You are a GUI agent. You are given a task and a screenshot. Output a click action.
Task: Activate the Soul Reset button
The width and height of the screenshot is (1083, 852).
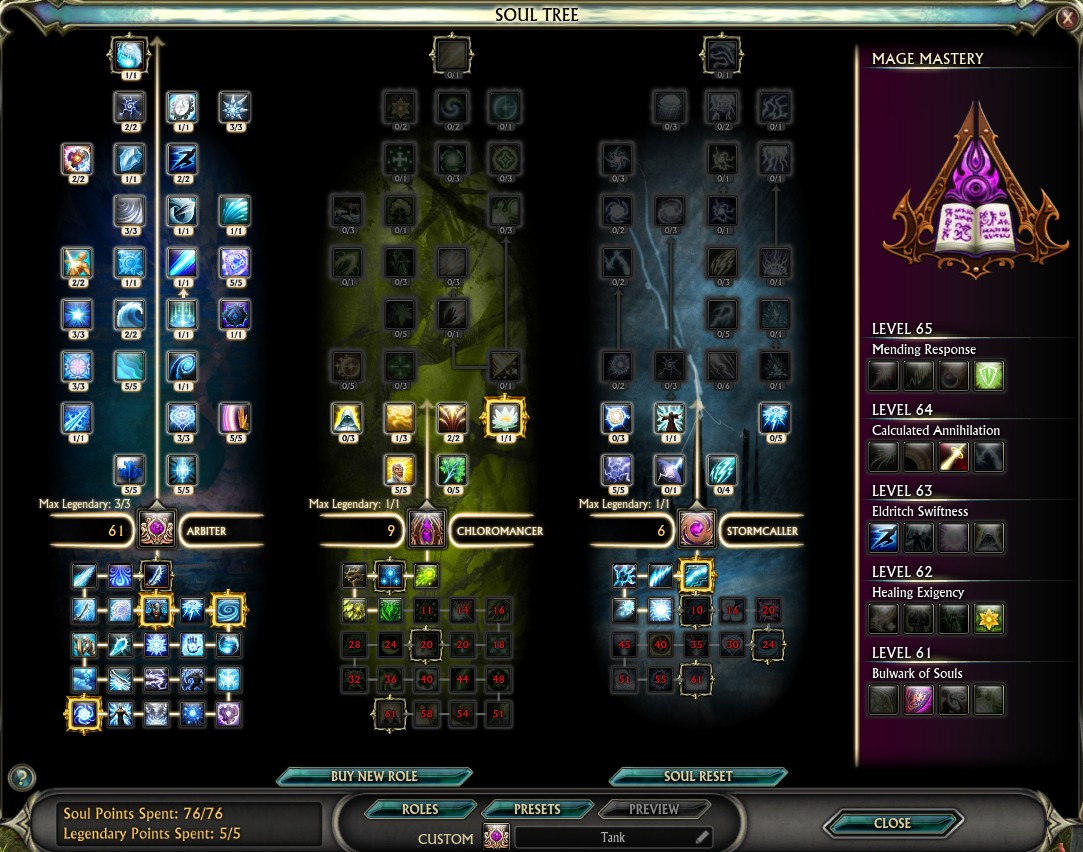(698, 777)
